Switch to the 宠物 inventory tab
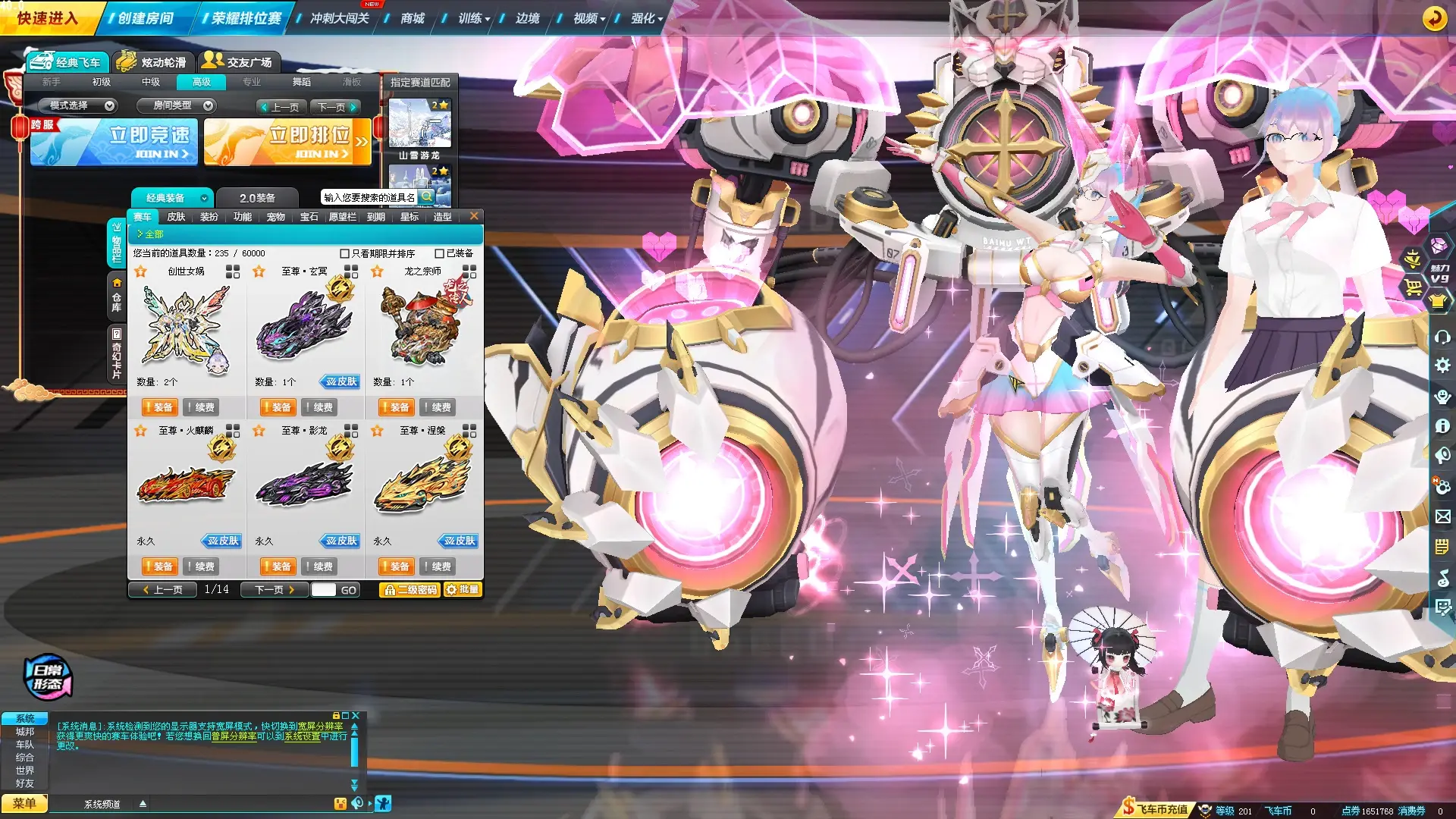1456x819 pixels. pos(275,217)
